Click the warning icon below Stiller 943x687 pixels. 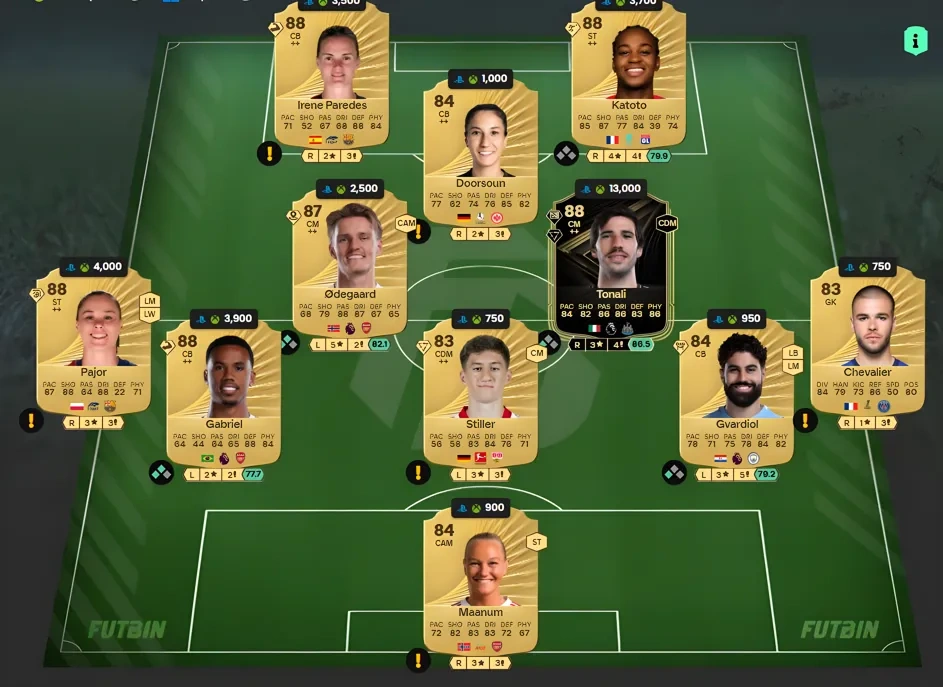419,471
